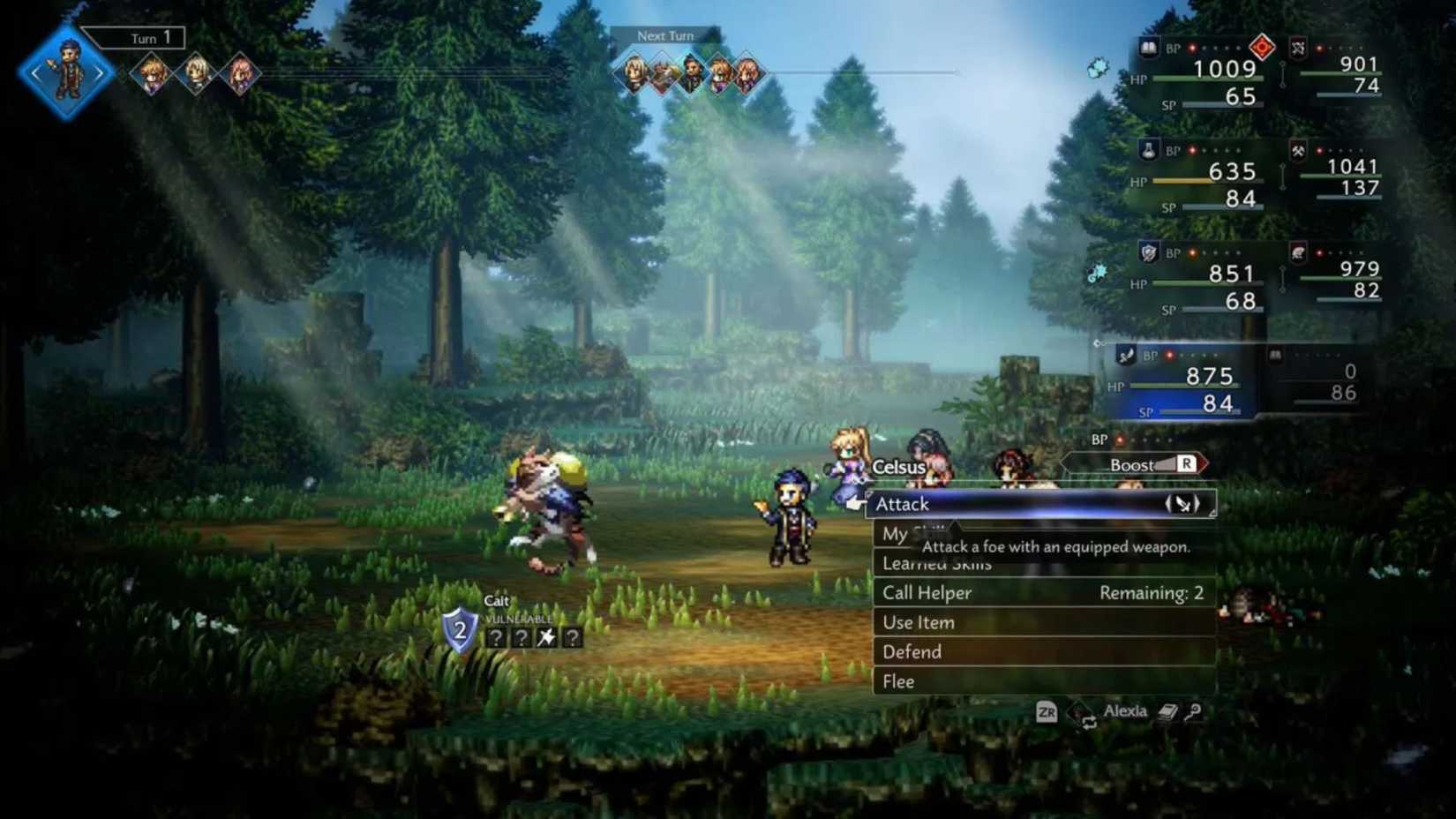Click the quill icon on the highlighted 875 HP panel
The height and width of the screenshot is (819, 1456).
coord(1127,356)
